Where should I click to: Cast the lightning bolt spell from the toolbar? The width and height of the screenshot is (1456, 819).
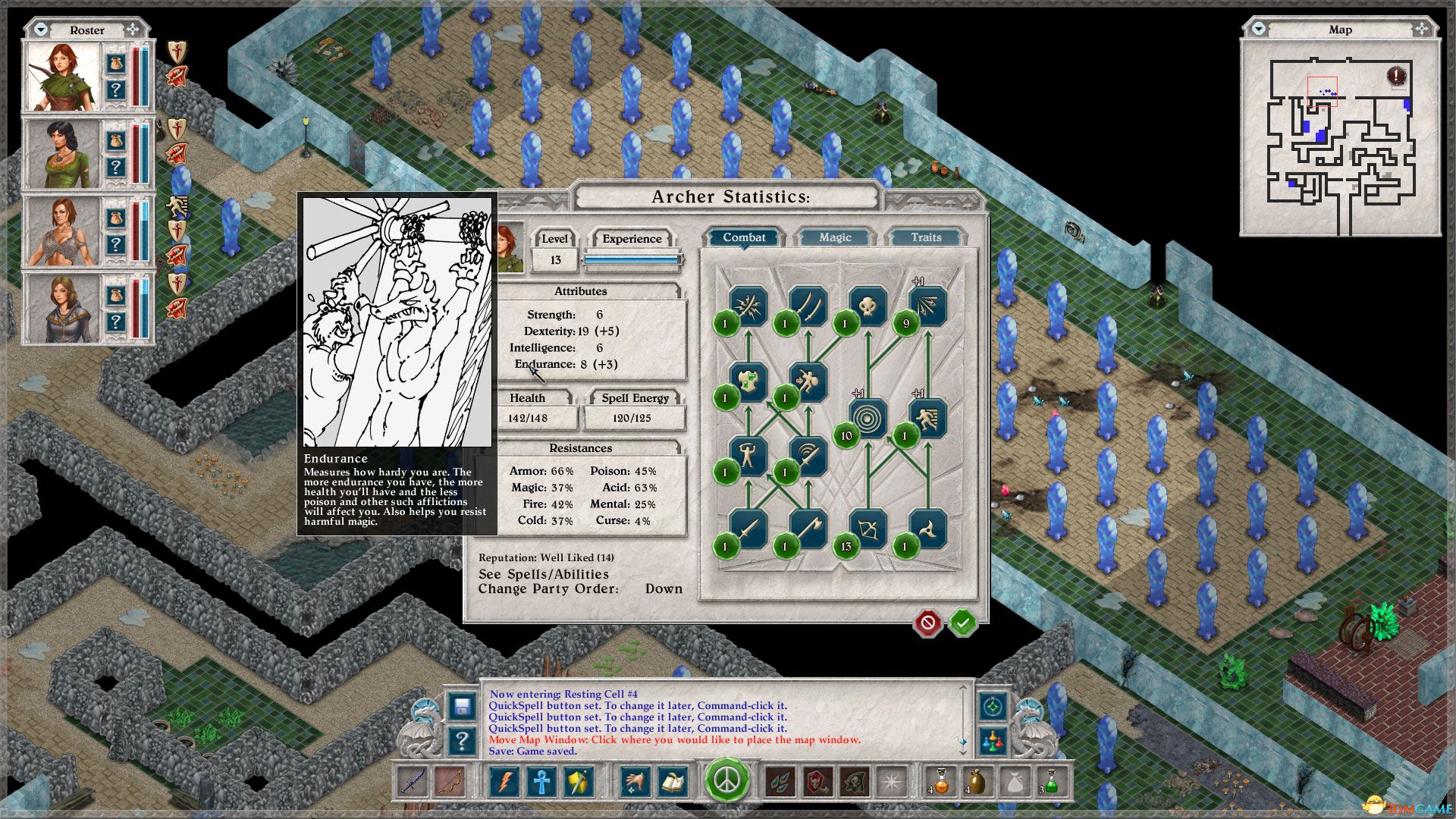(505, 781)
